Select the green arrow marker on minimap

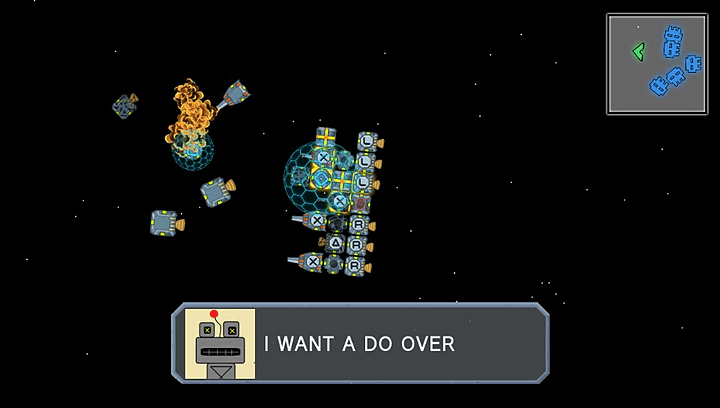point(638,51)
